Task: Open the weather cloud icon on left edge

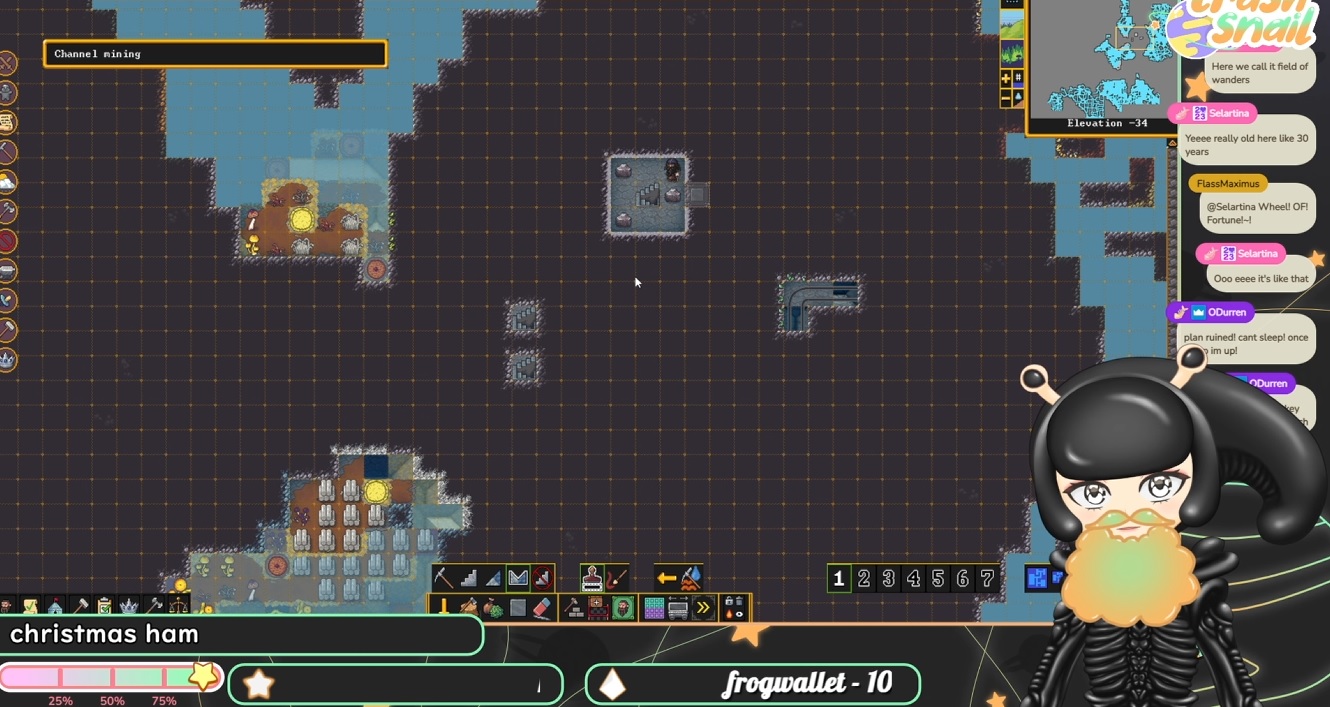Action: click(7, 182)
